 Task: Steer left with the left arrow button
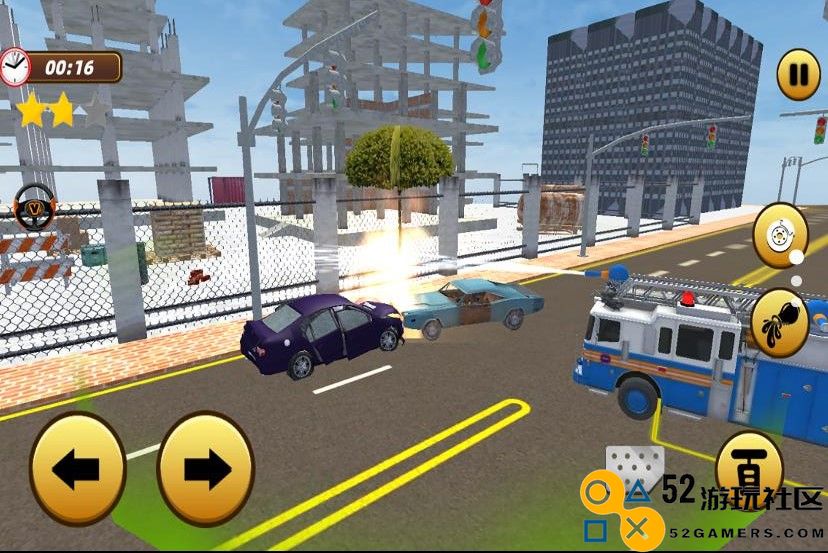[78, 468]
